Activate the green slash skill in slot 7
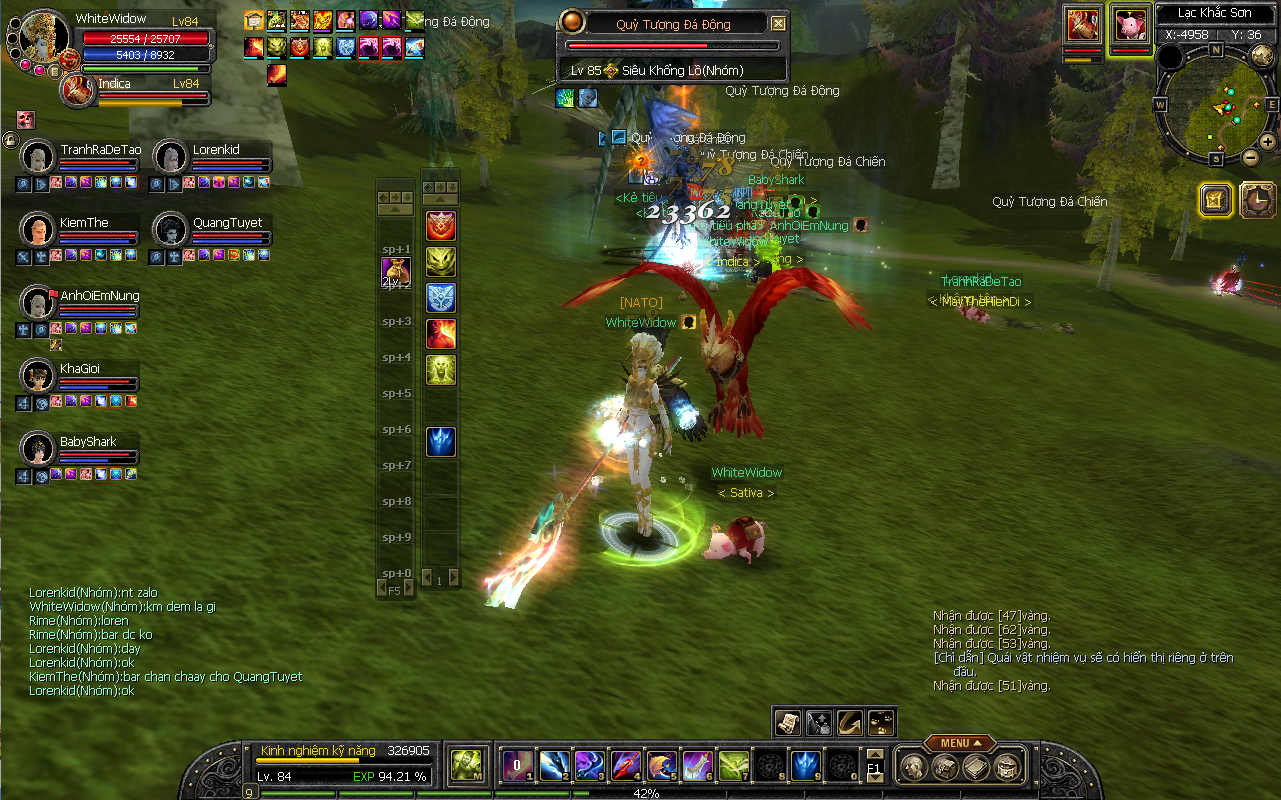 pos(734,766)
